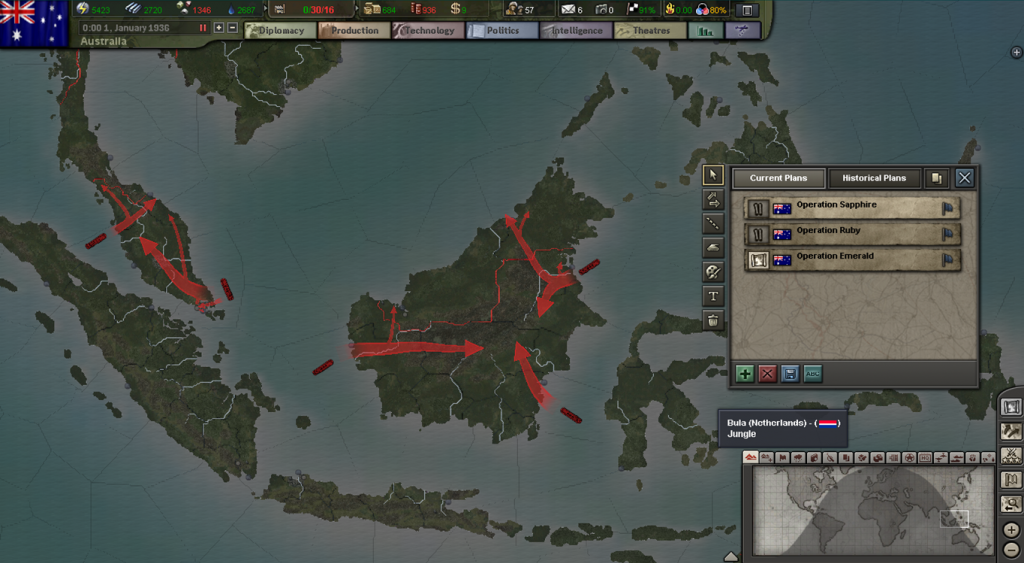
Task: Add a new plan with green plus
Action: (745, 373)
